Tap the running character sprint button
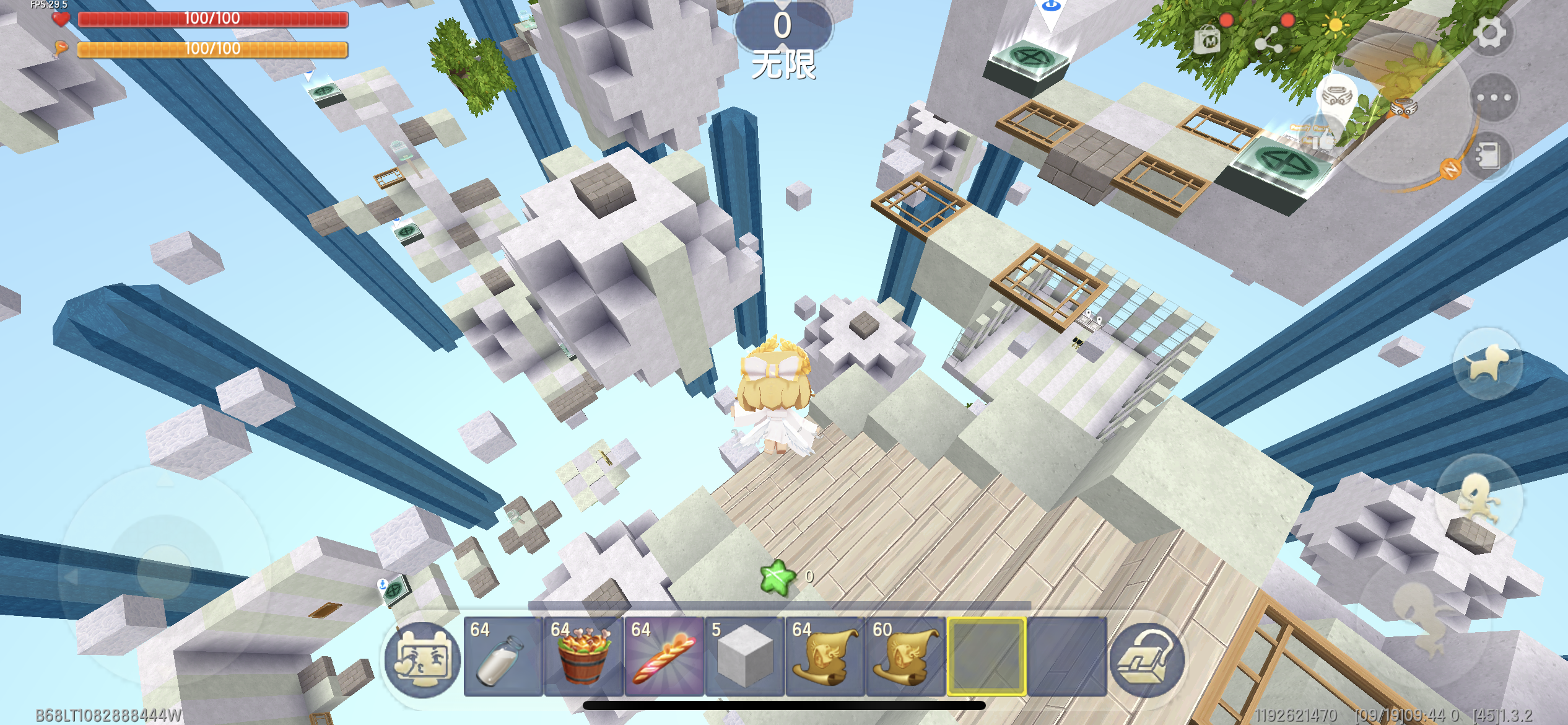This screenshot has height=725, width=1568. click(1479, 497)
